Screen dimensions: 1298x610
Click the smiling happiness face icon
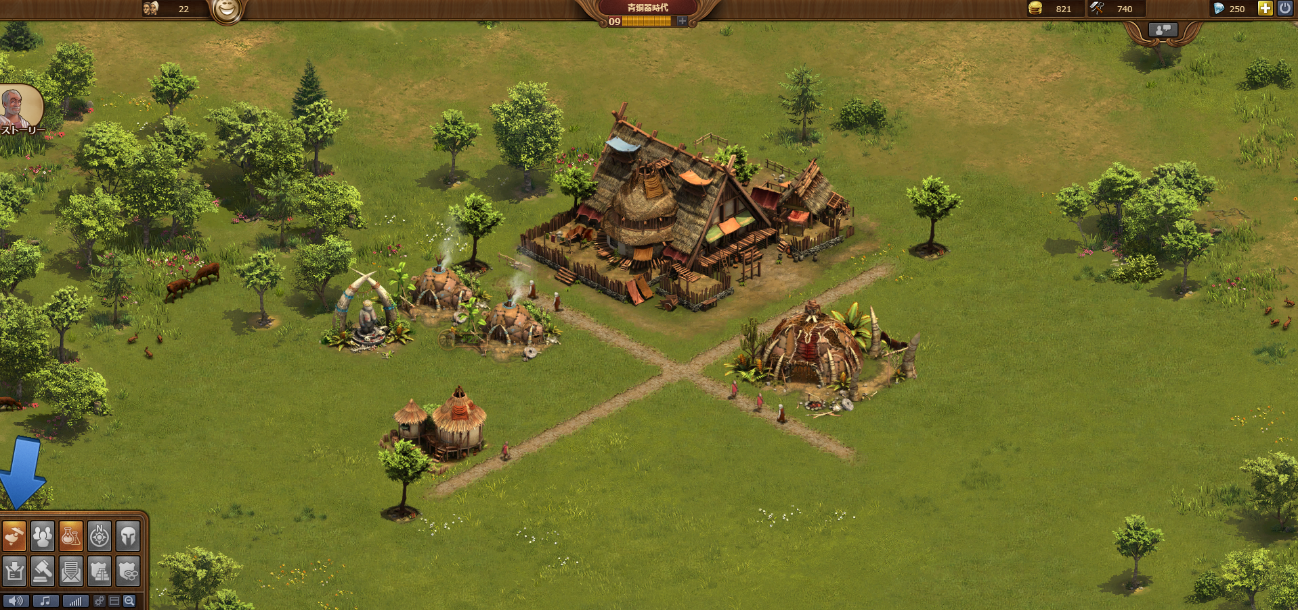[228, 10]
